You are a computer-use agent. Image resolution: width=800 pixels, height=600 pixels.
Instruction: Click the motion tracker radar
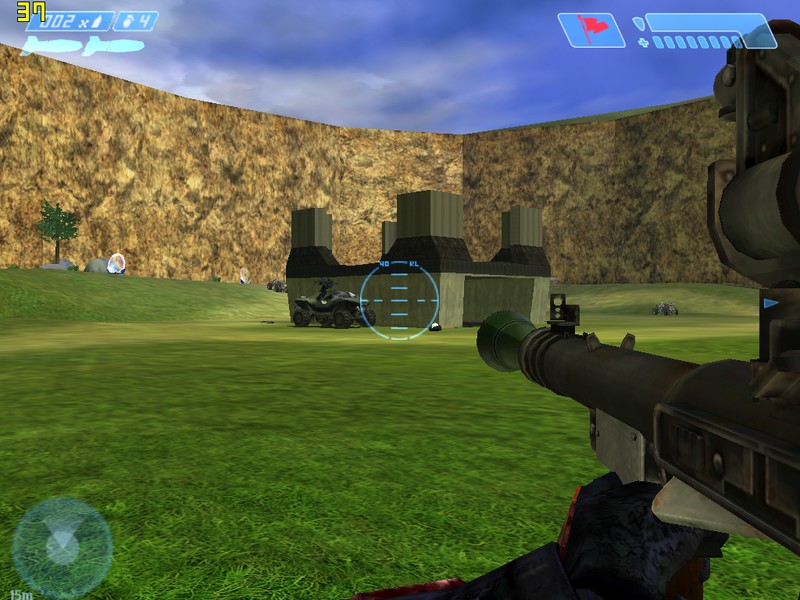point(62,547)
